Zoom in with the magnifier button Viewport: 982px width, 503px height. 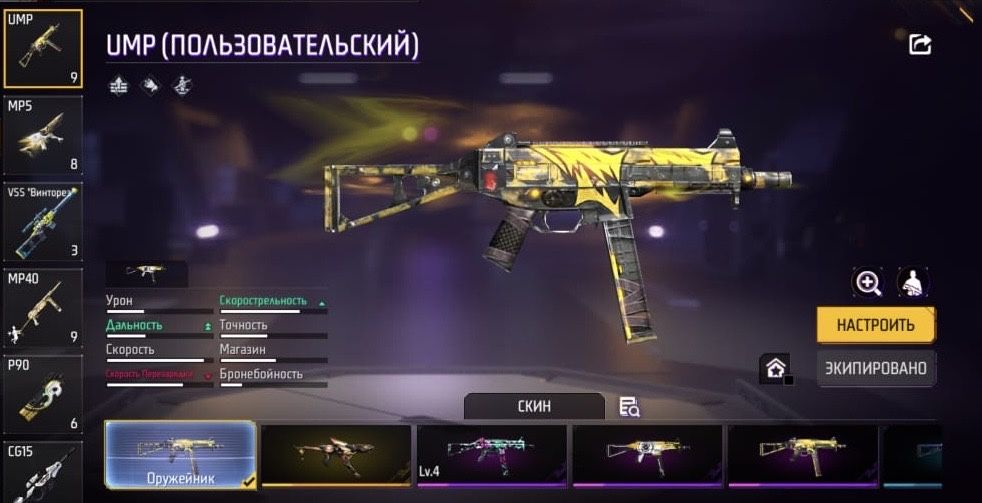(867, 283)
